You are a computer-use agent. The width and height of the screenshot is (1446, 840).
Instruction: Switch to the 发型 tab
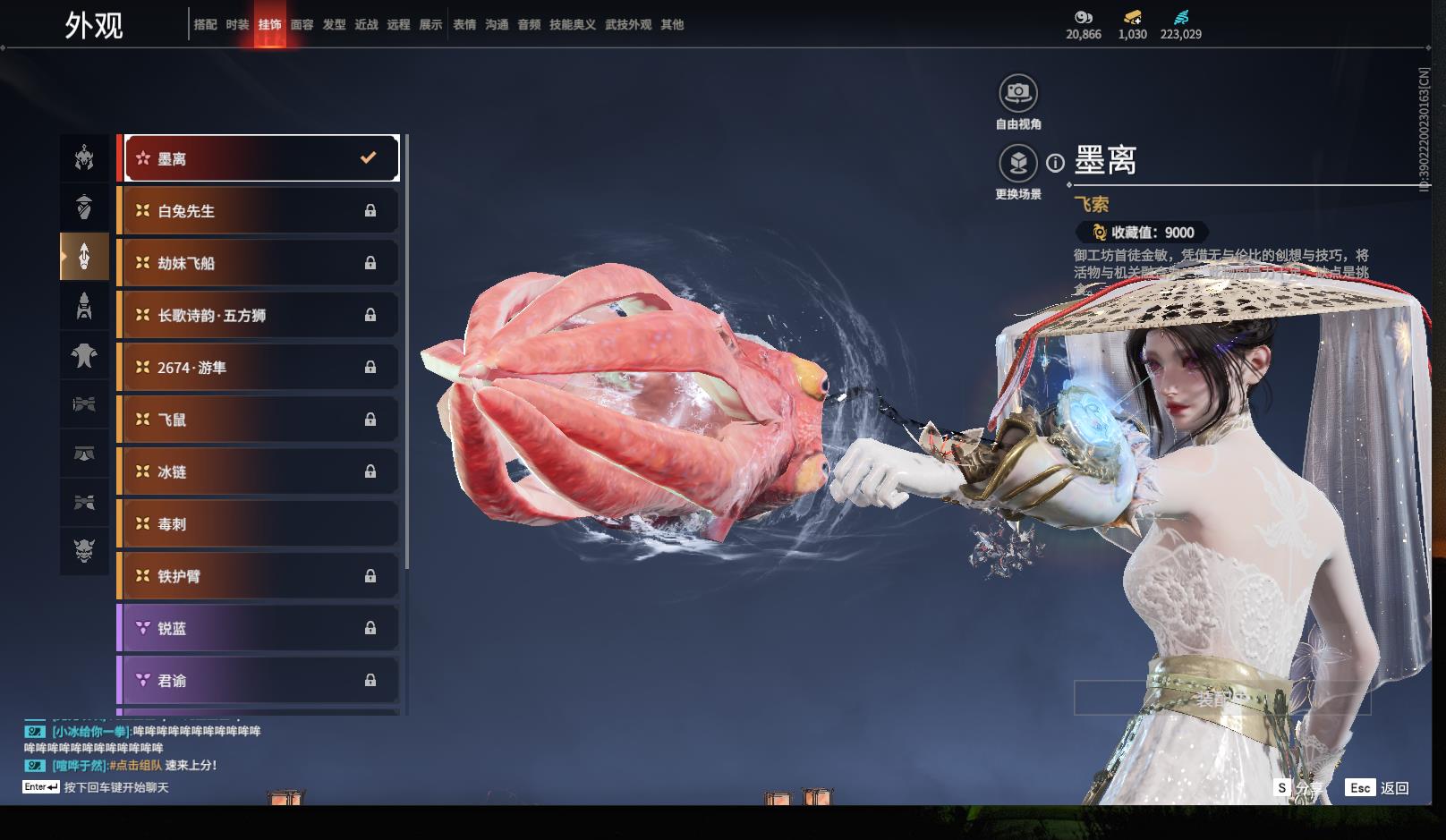click(x=334, y=25)
